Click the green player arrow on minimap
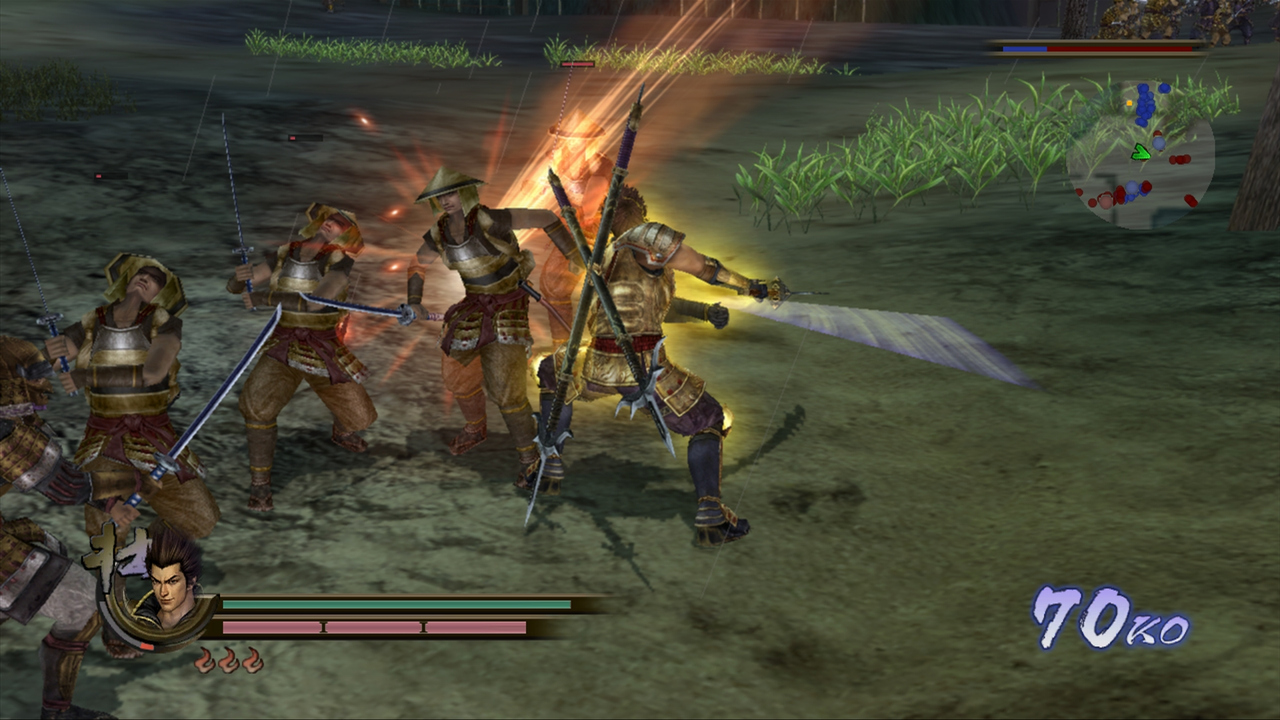The width and height of the screenshot is (1280, 720). (1140, 153)
